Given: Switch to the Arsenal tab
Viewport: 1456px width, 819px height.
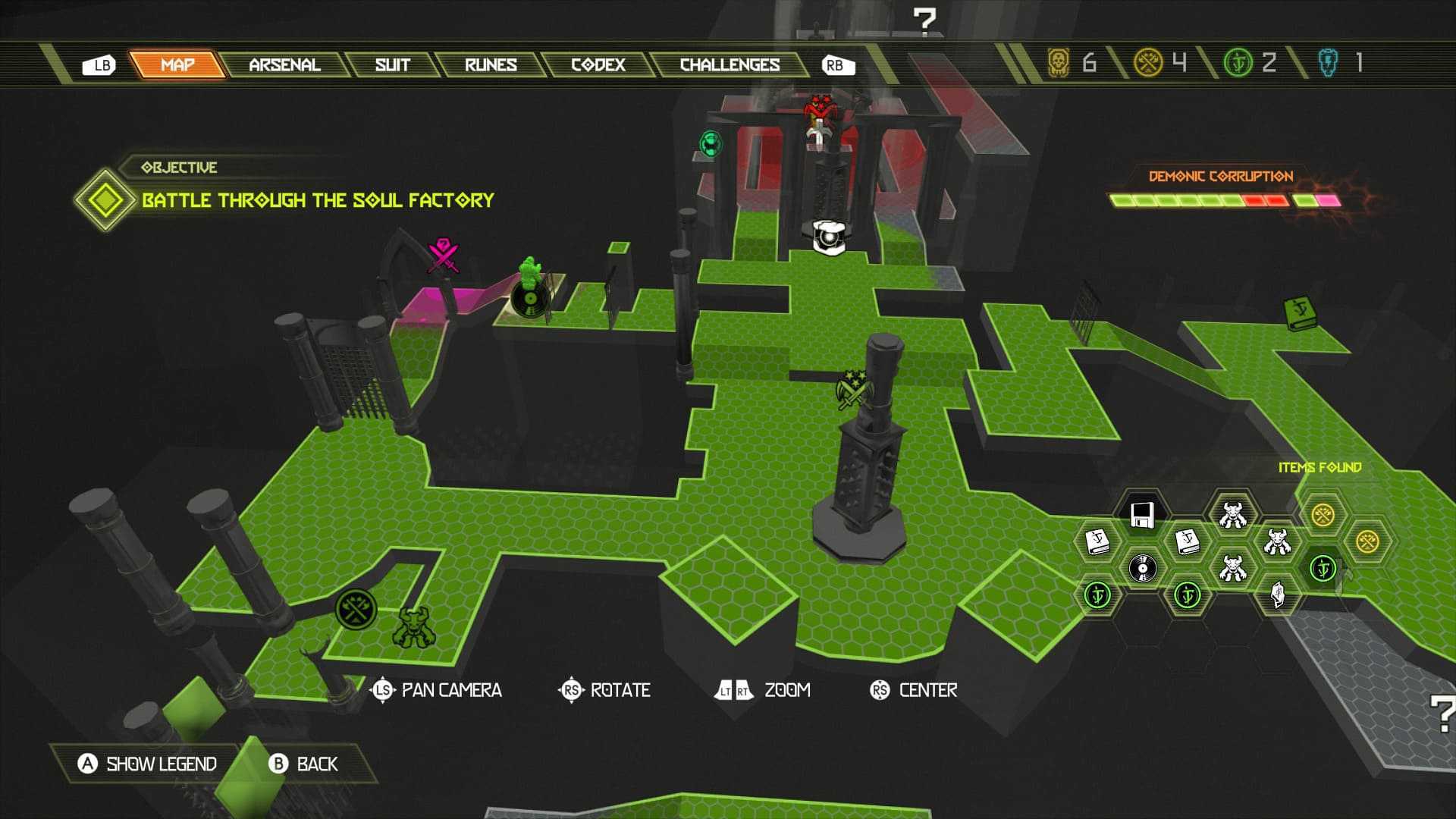Looking at the screenshot, I should point(284,65).
